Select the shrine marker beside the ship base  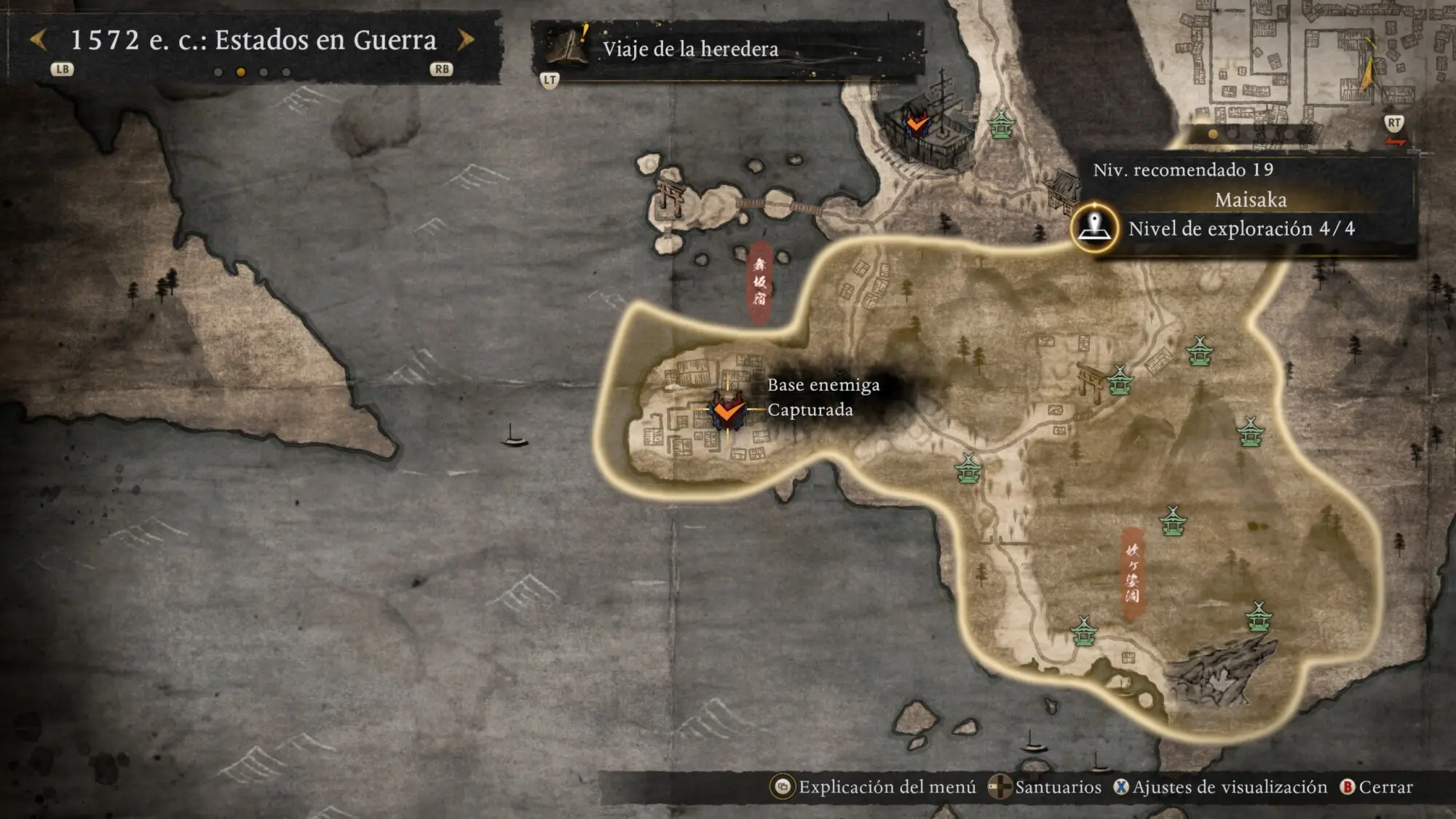1002,123
